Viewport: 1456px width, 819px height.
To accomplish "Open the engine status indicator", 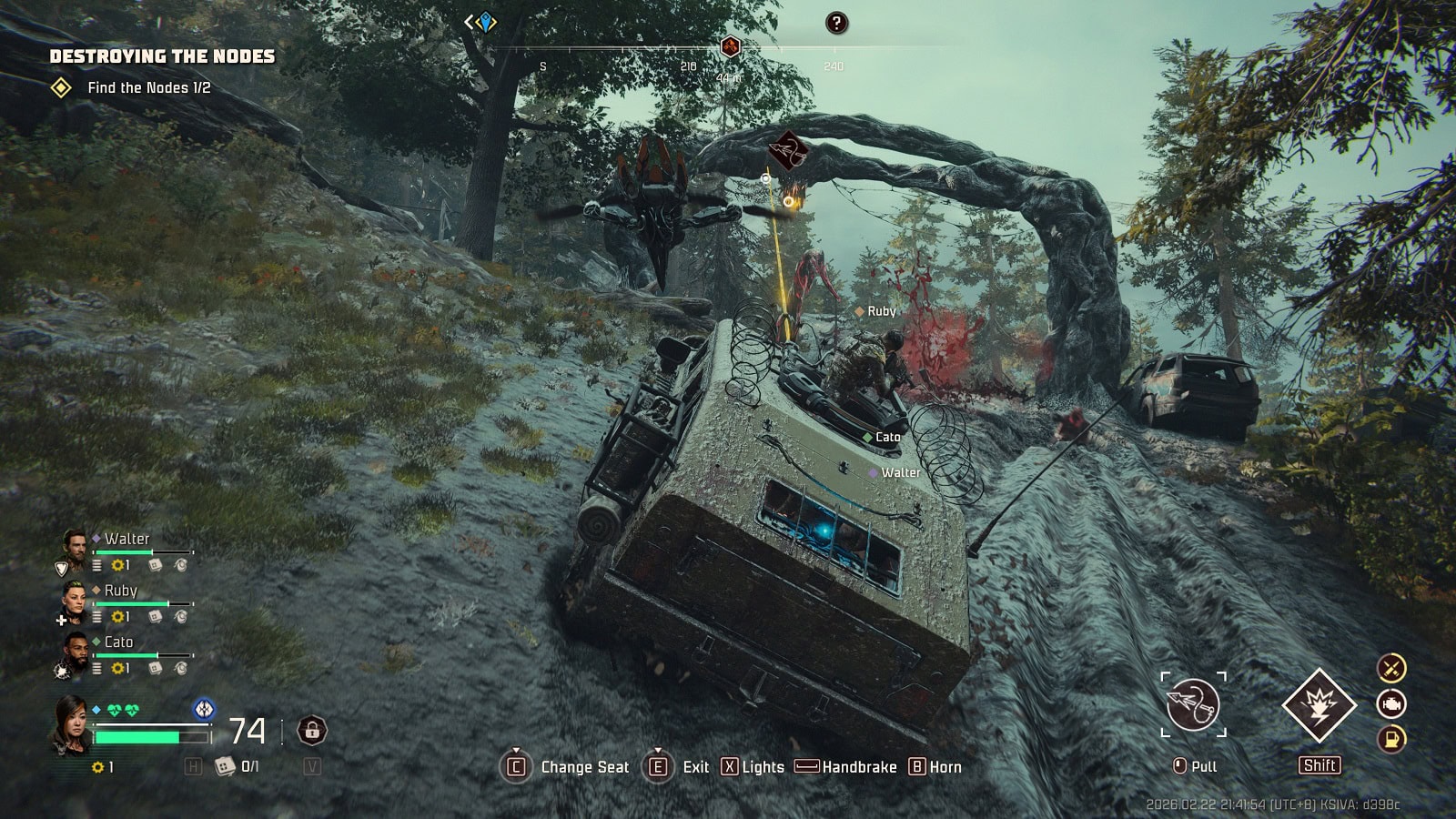I will 1391,704.
